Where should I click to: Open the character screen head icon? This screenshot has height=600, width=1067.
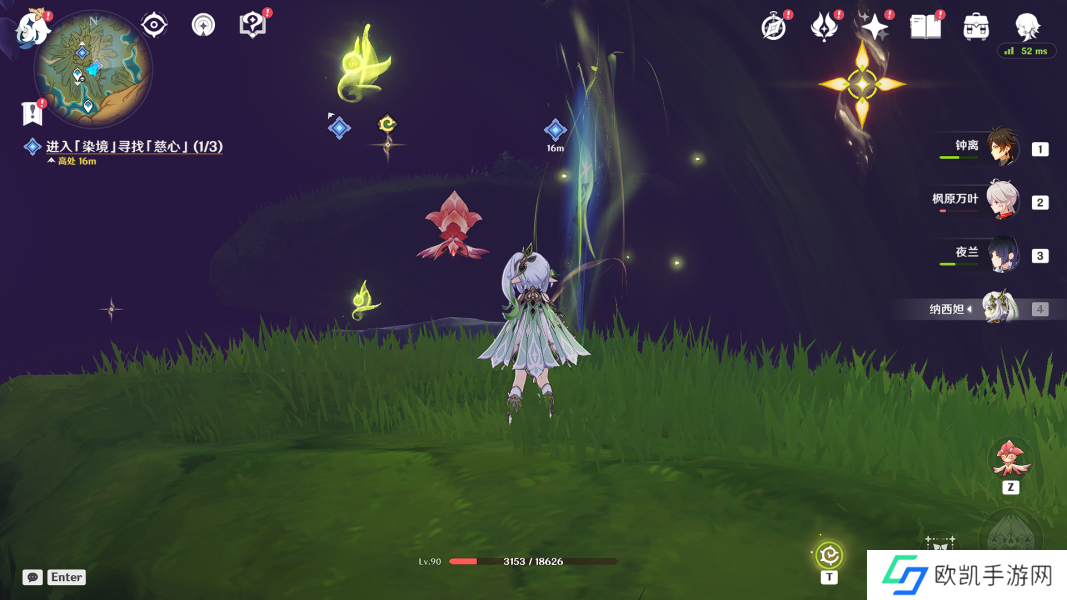1026,27
